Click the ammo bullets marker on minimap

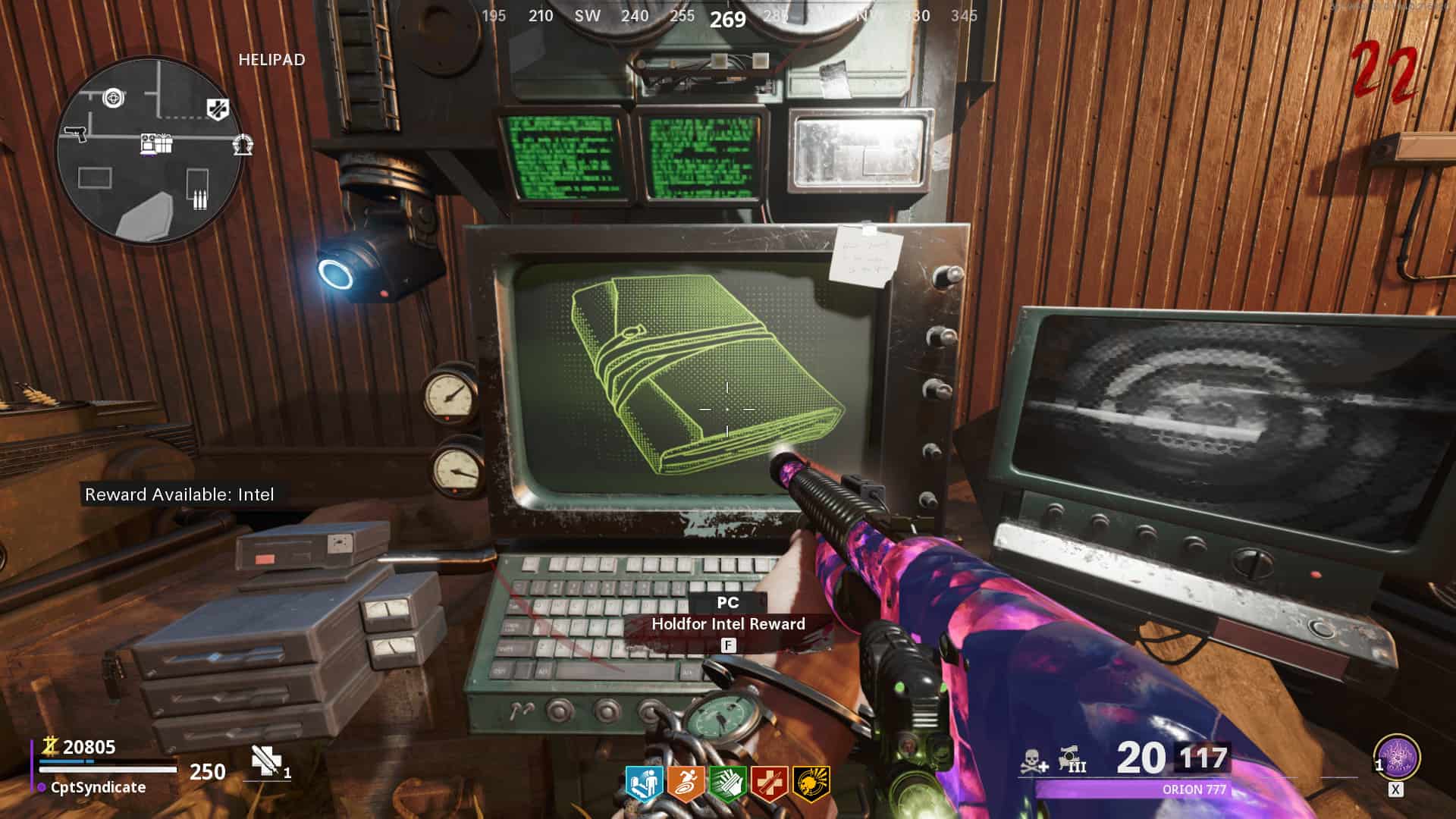point(199,199)
